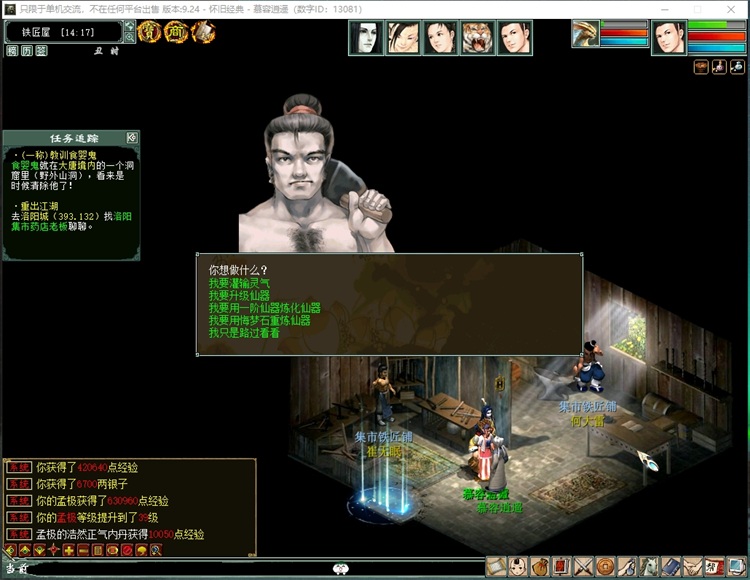Close the quest tracker panel
Screen dimensions: 750x580
132,137
